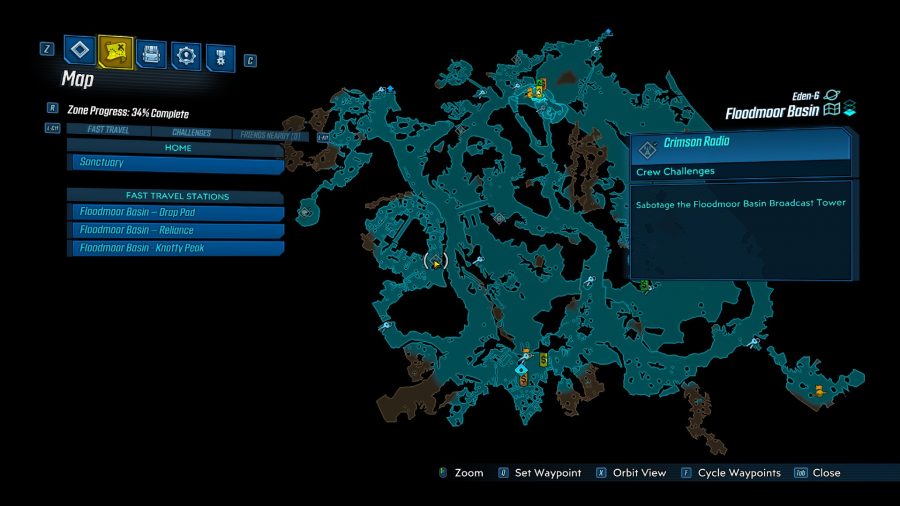900x506 pixels.
Task: Select the yellow Map tab icon
Action: [x=116, y=50]
